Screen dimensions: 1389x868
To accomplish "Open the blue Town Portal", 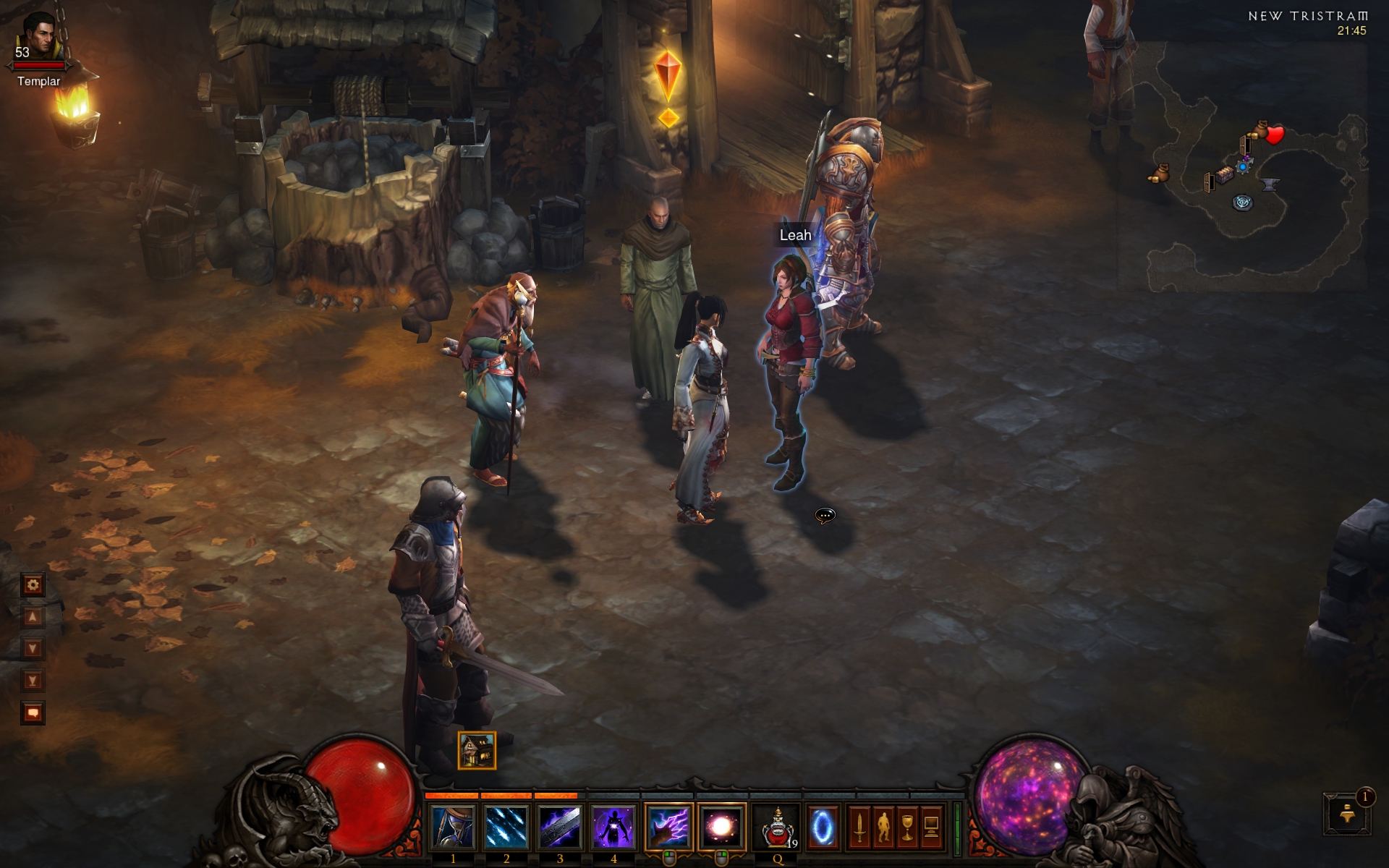I will coord(822,827).
